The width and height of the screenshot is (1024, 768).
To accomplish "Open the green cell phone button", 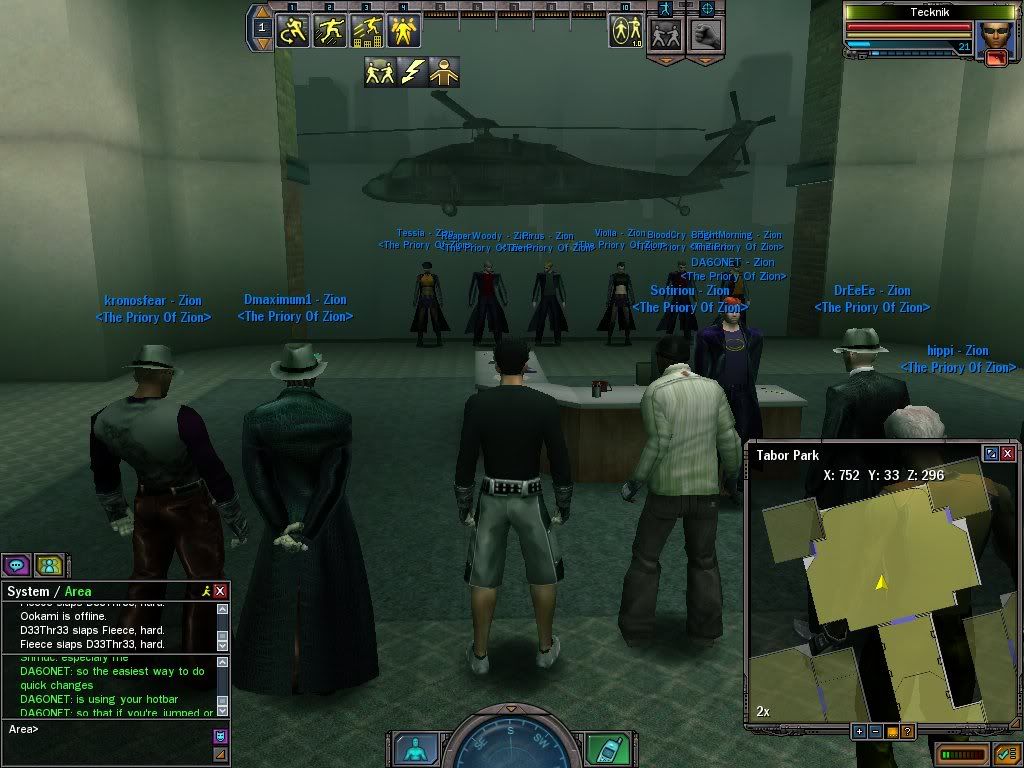I will [607, 748].
